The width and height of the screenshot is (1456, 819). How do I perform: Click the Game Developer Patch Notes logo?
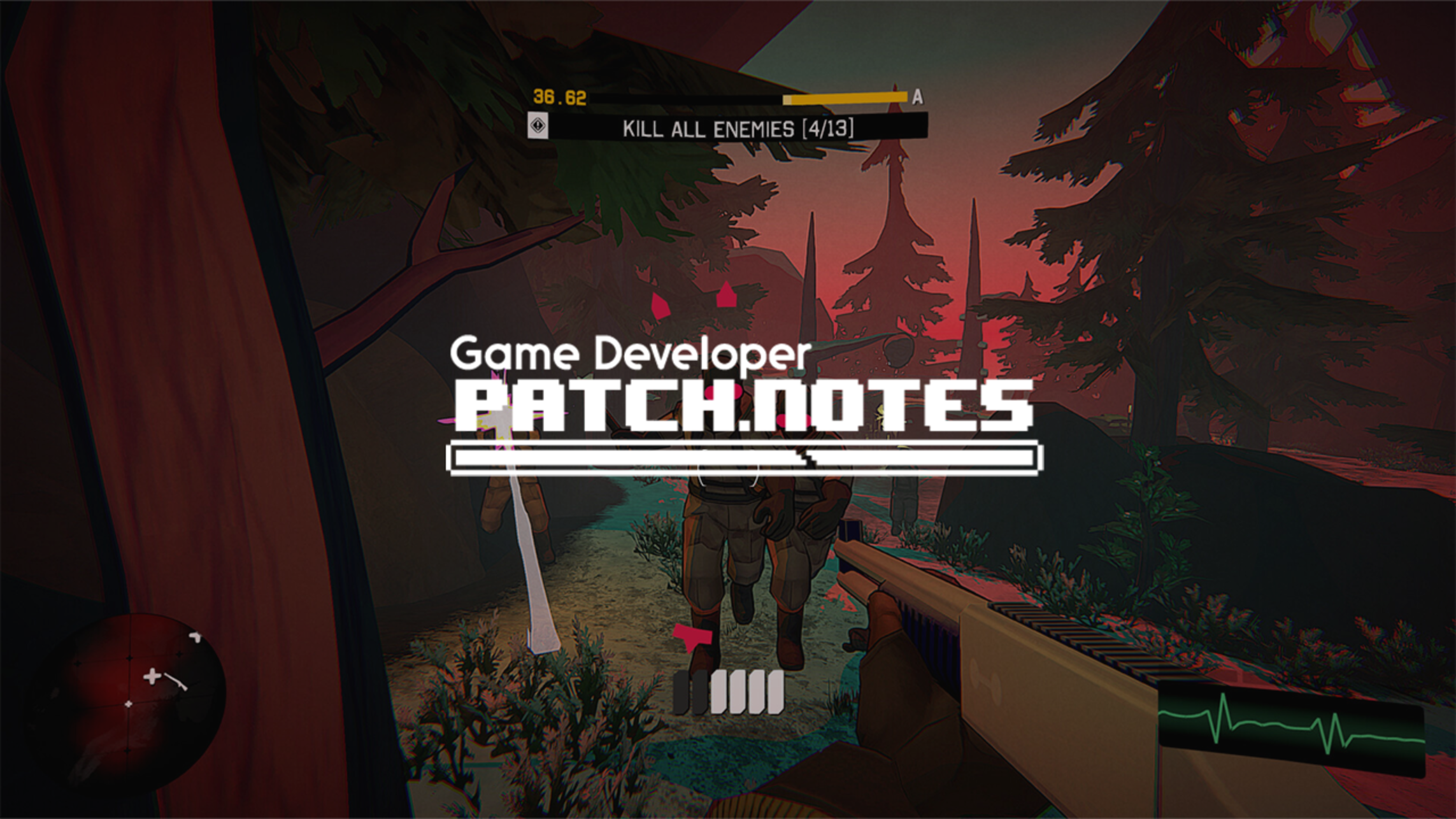pos(743,404)
